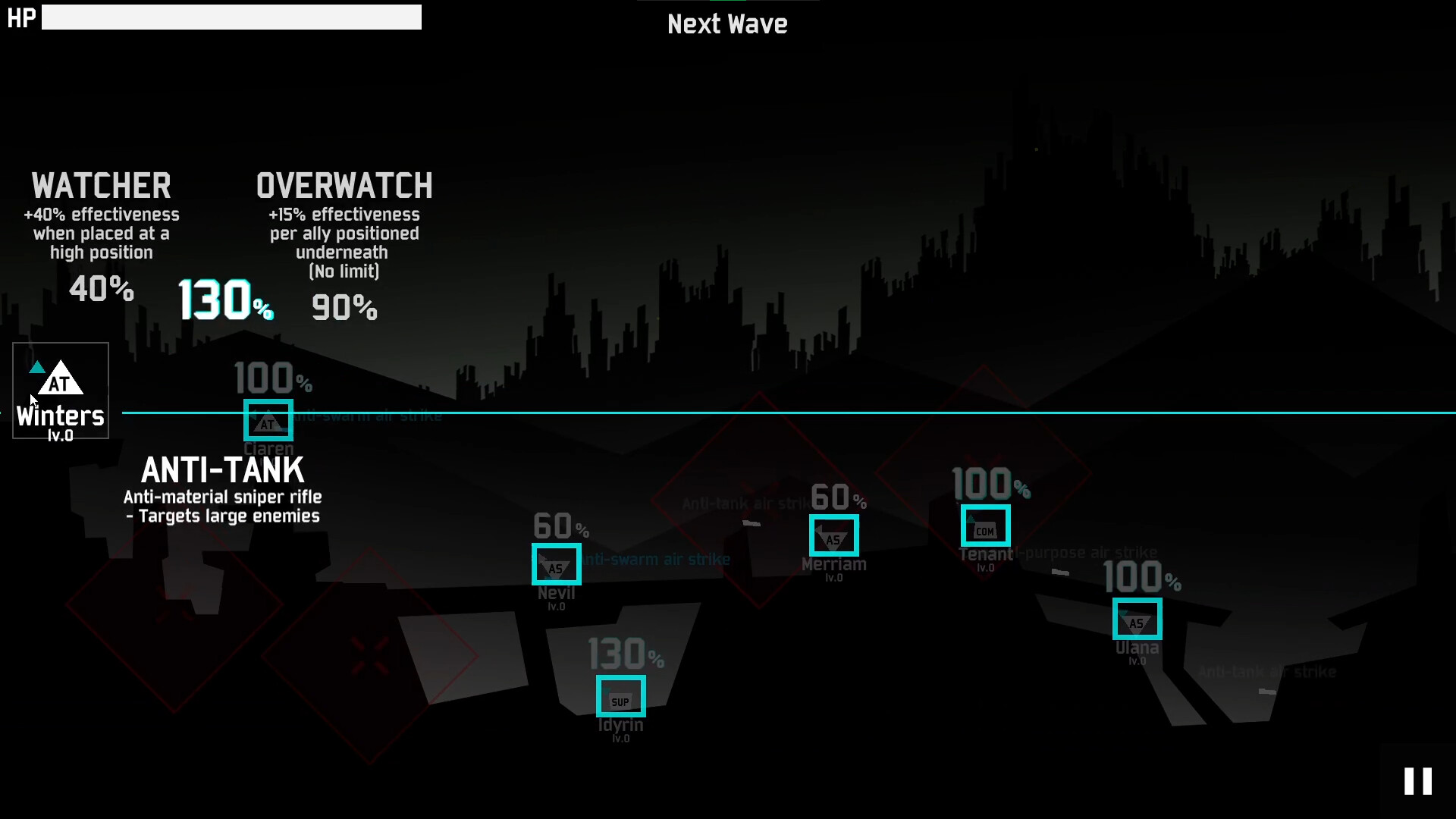The image size is (1456, 819).
Task: Click Tenant's COM unit icon
Action: tap(986, 526)
